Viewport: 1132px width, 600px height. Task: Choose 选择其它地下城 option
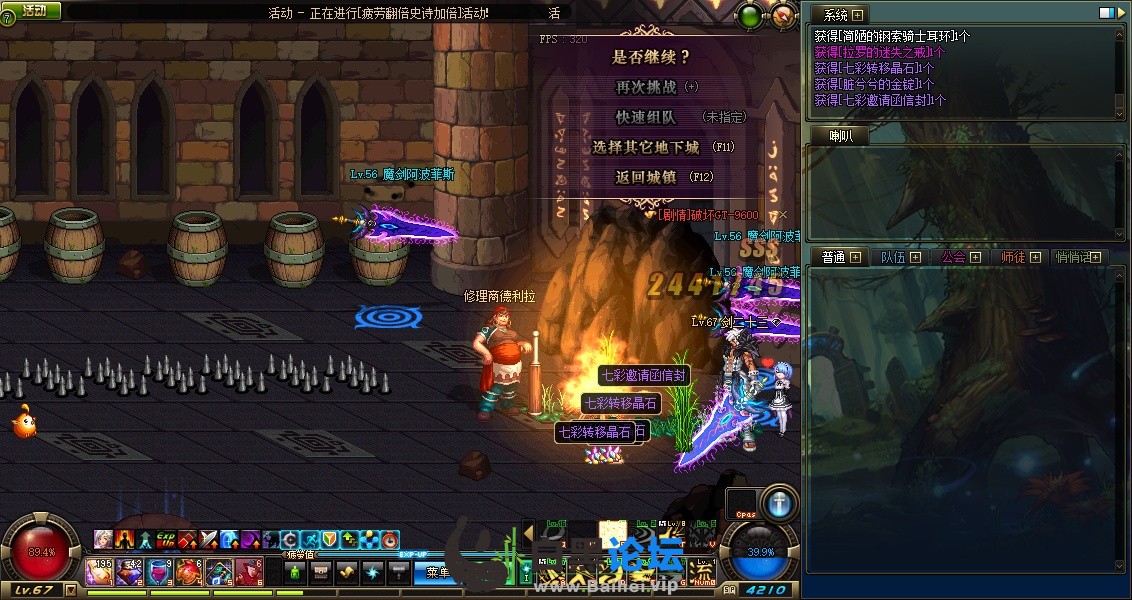(646, 147)
